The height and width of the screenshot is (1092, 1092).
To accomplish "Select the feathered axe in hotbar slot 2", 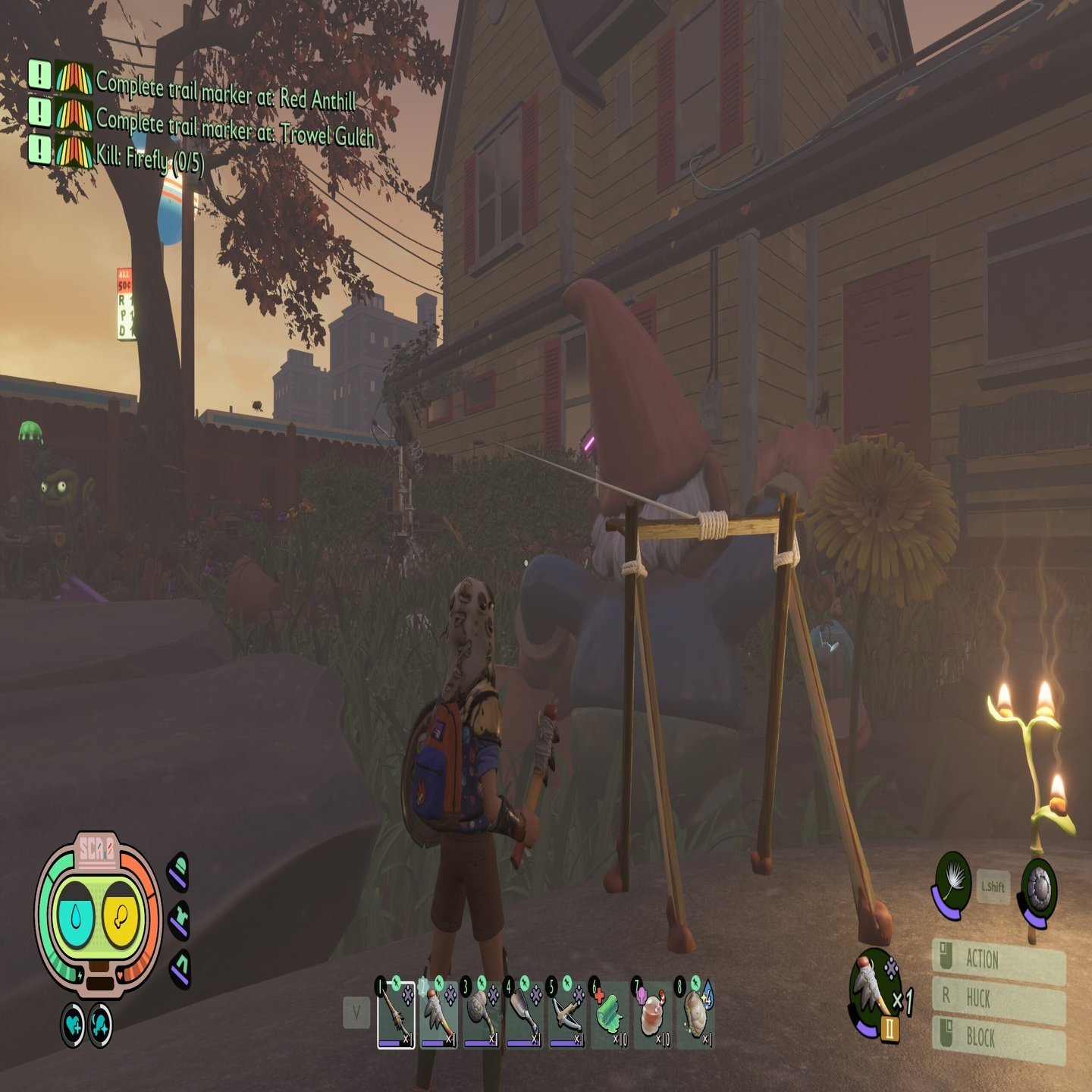I will coord(438,1012).
